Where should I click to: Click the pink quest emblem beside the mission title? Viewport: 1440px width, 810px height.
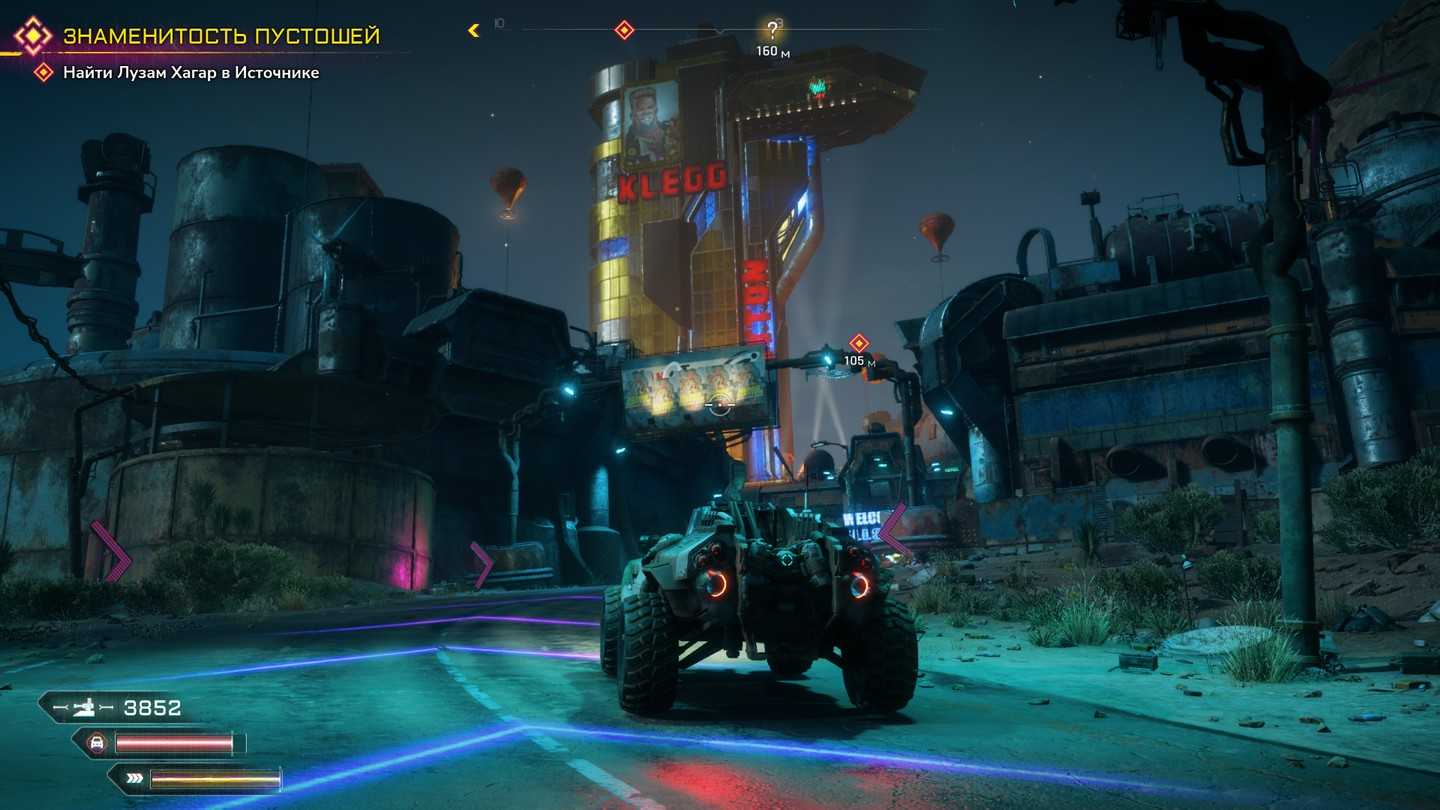point(32,36)
